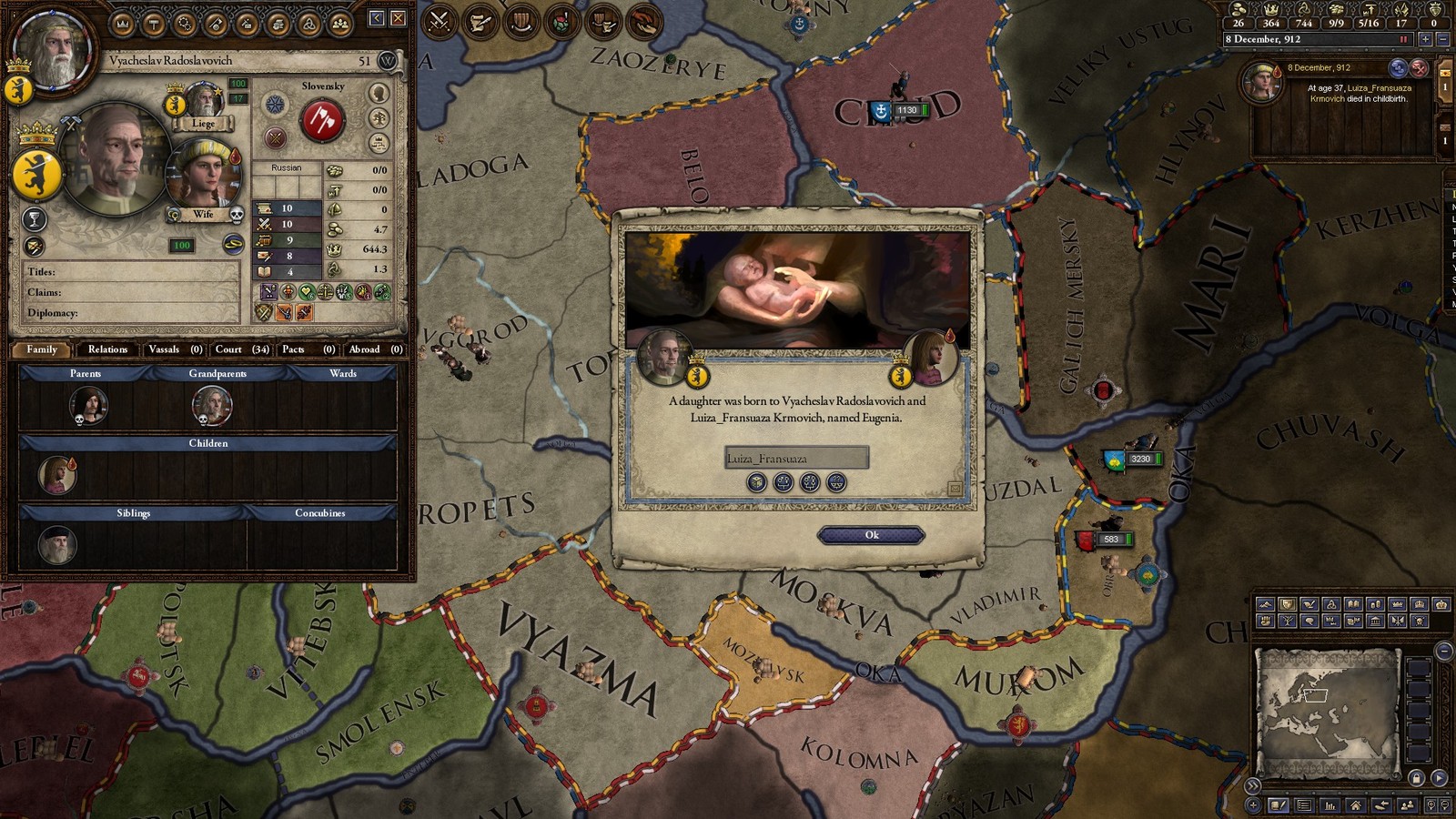This screenshot has width=1456, height=819.
Task: Switch to the Abroad tab
Action: (375, 349)
